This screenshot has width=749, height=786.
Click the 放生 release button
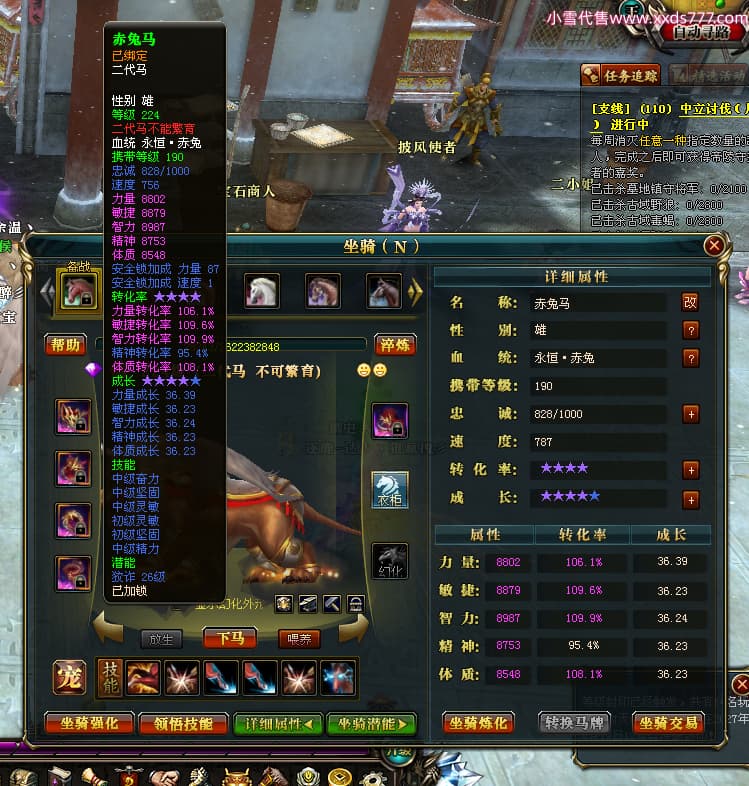(x=161, y=639)
